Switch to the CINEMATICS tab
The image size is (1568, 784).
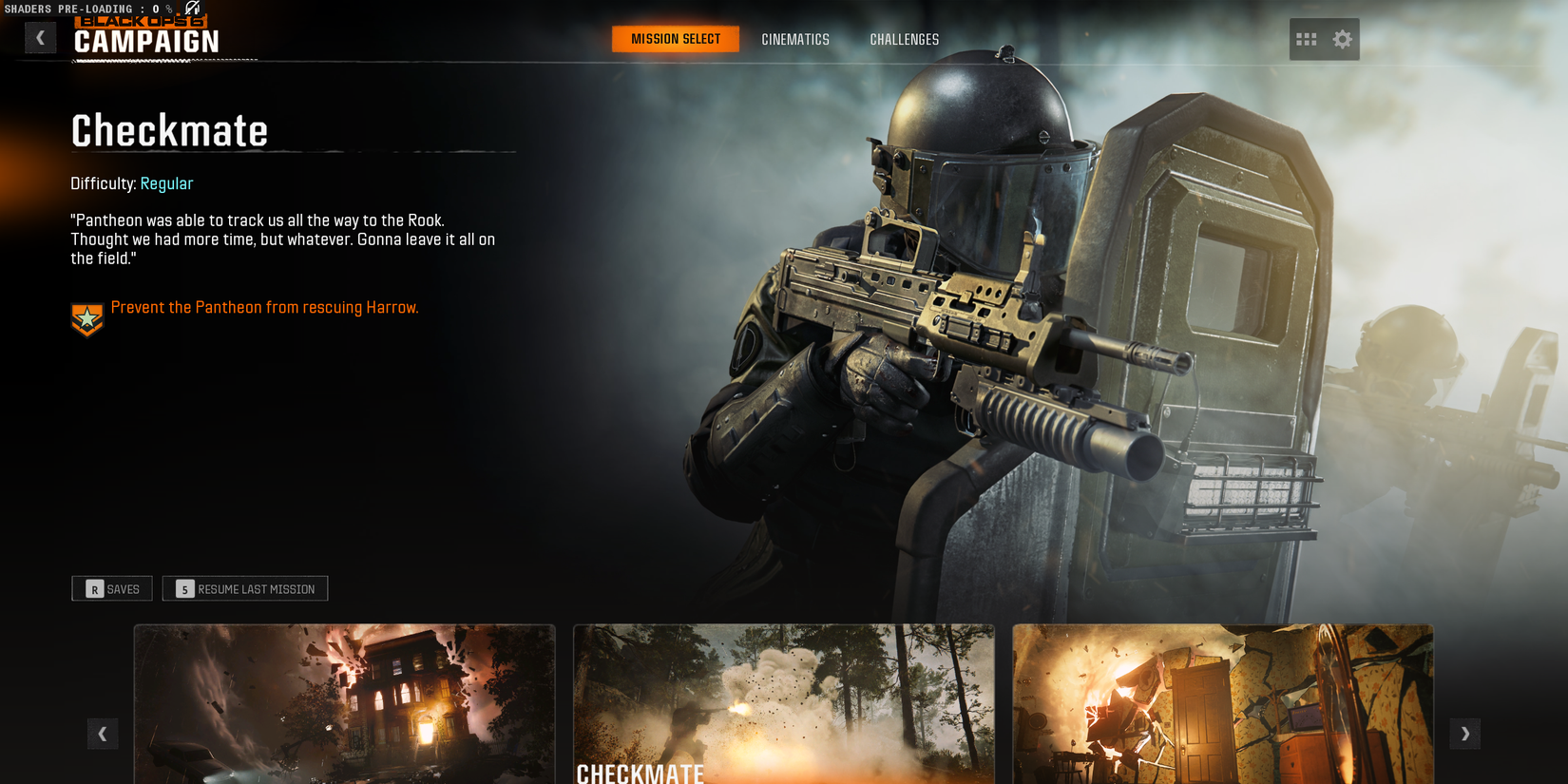794,39
